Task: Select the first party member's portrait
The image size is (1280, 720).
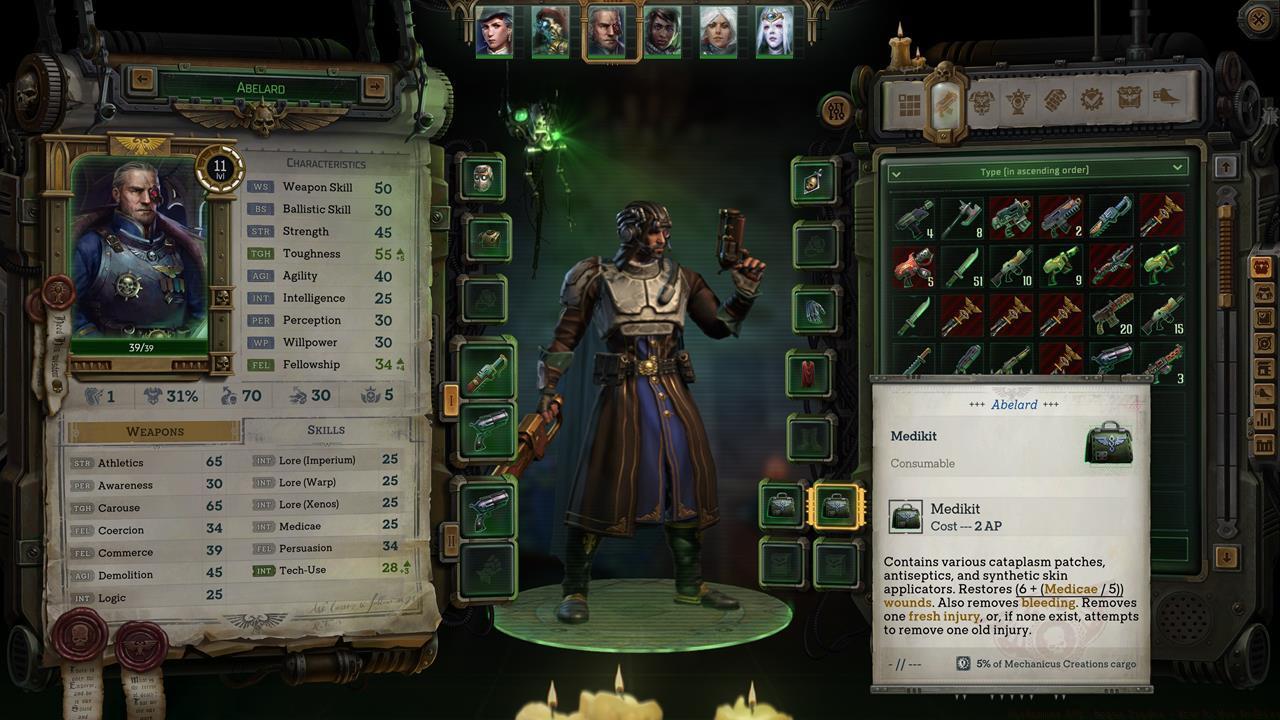Action: click(494, 30)
